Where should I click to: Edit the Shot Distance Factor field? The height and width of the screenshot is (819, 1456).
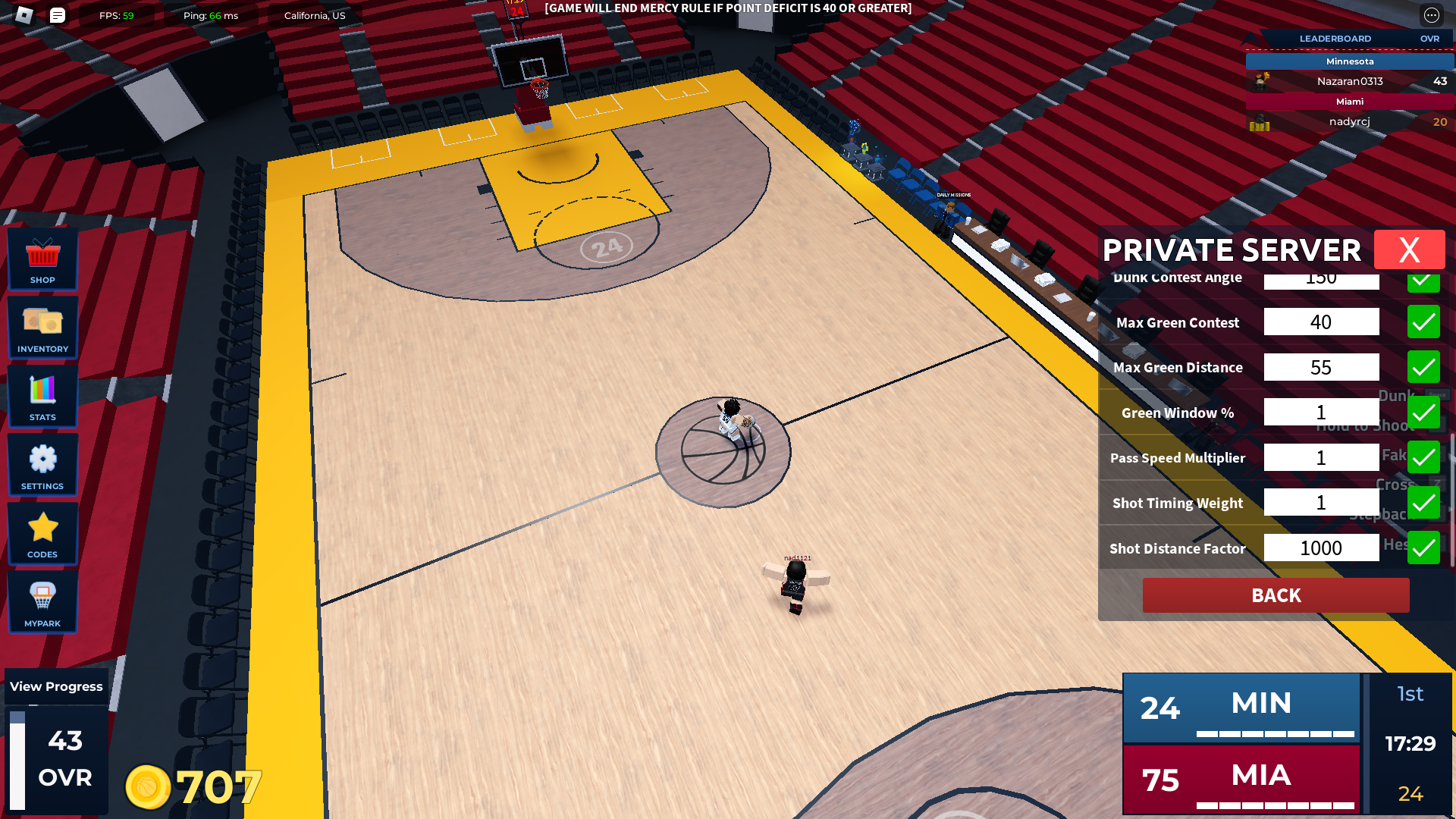tap(1321, 548)
